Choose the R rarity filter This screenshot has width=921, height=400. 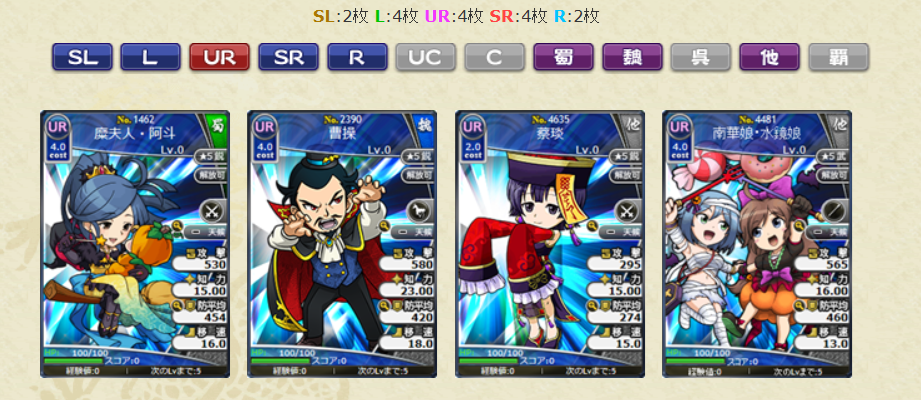point(357,57)
